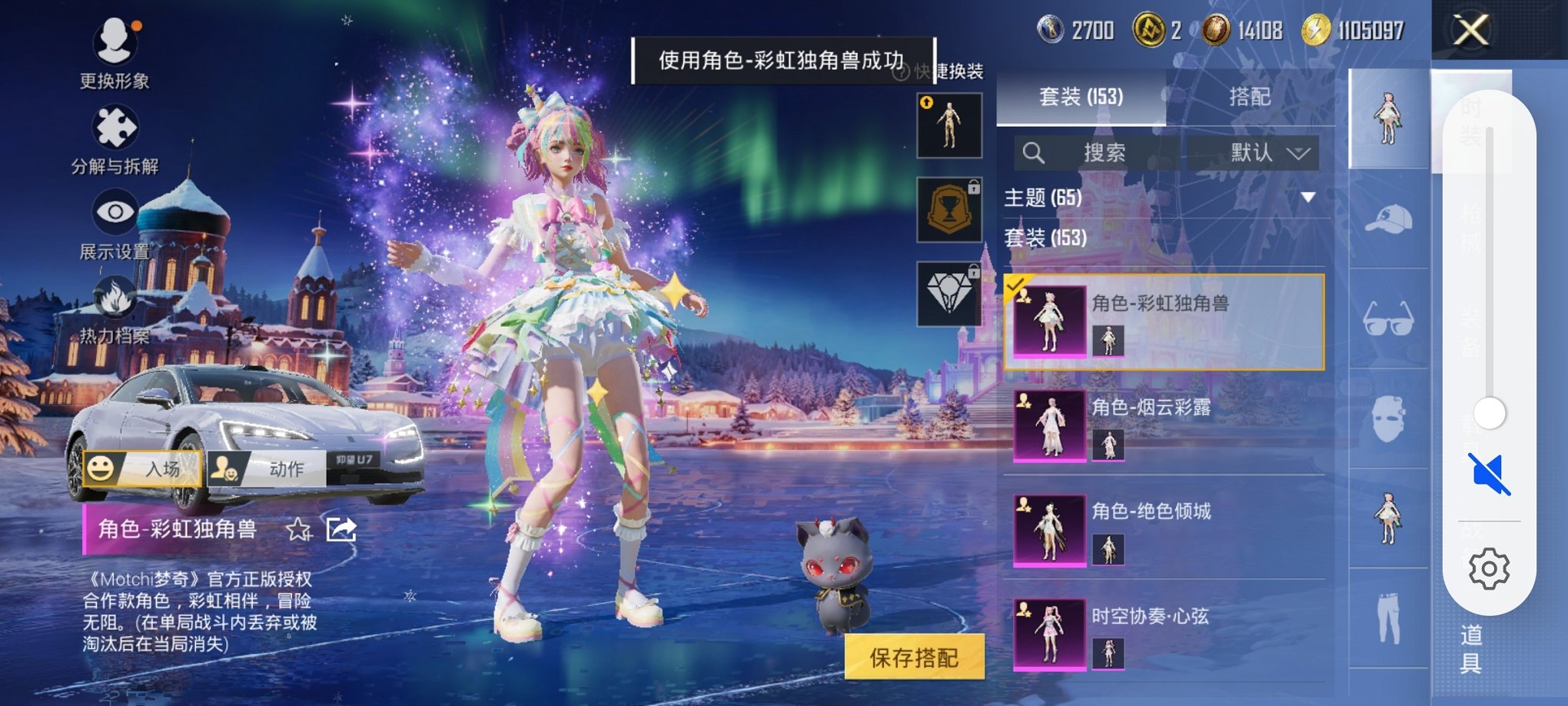Screen dimensions: 1568x706
Task: Open 更换形象 avatar change panel
Action: [114, 54]
